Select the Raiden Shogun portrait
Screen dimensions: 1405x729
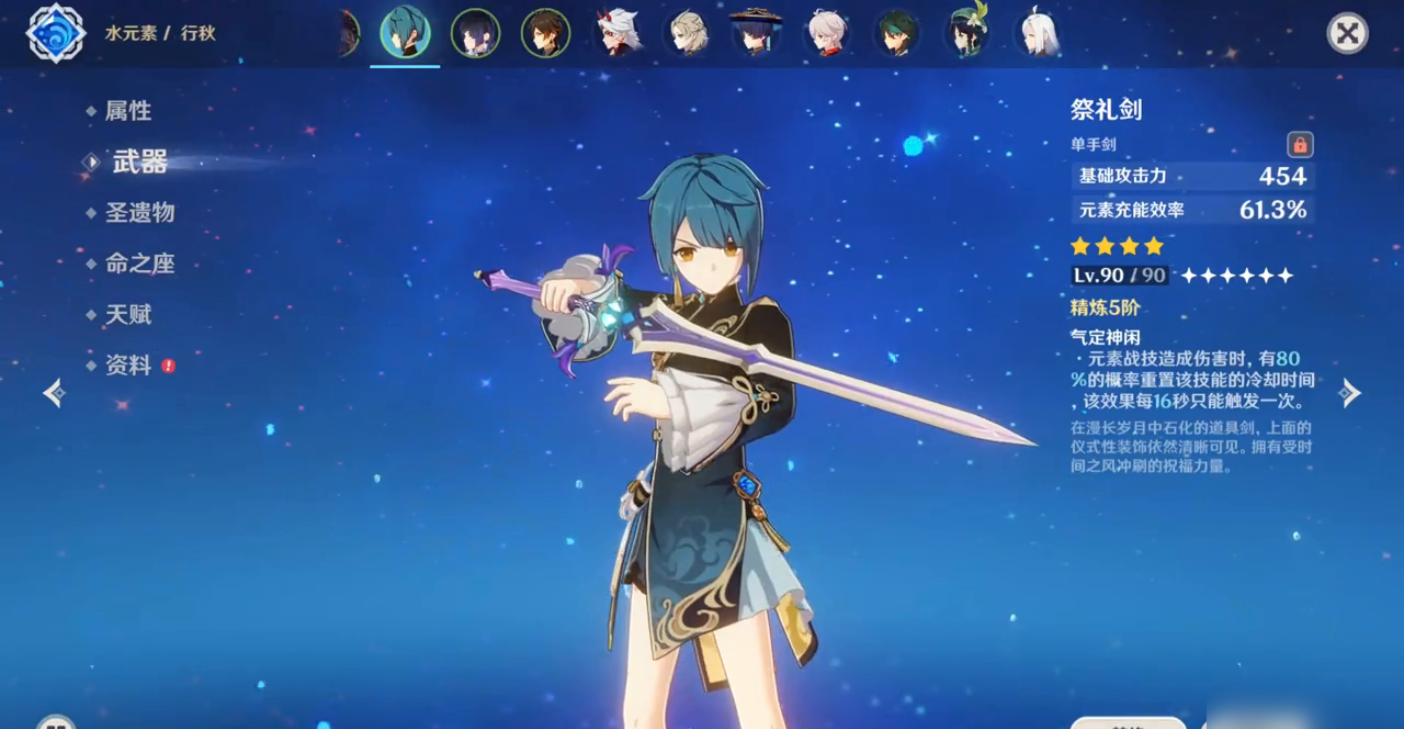[x=475, y=34]
